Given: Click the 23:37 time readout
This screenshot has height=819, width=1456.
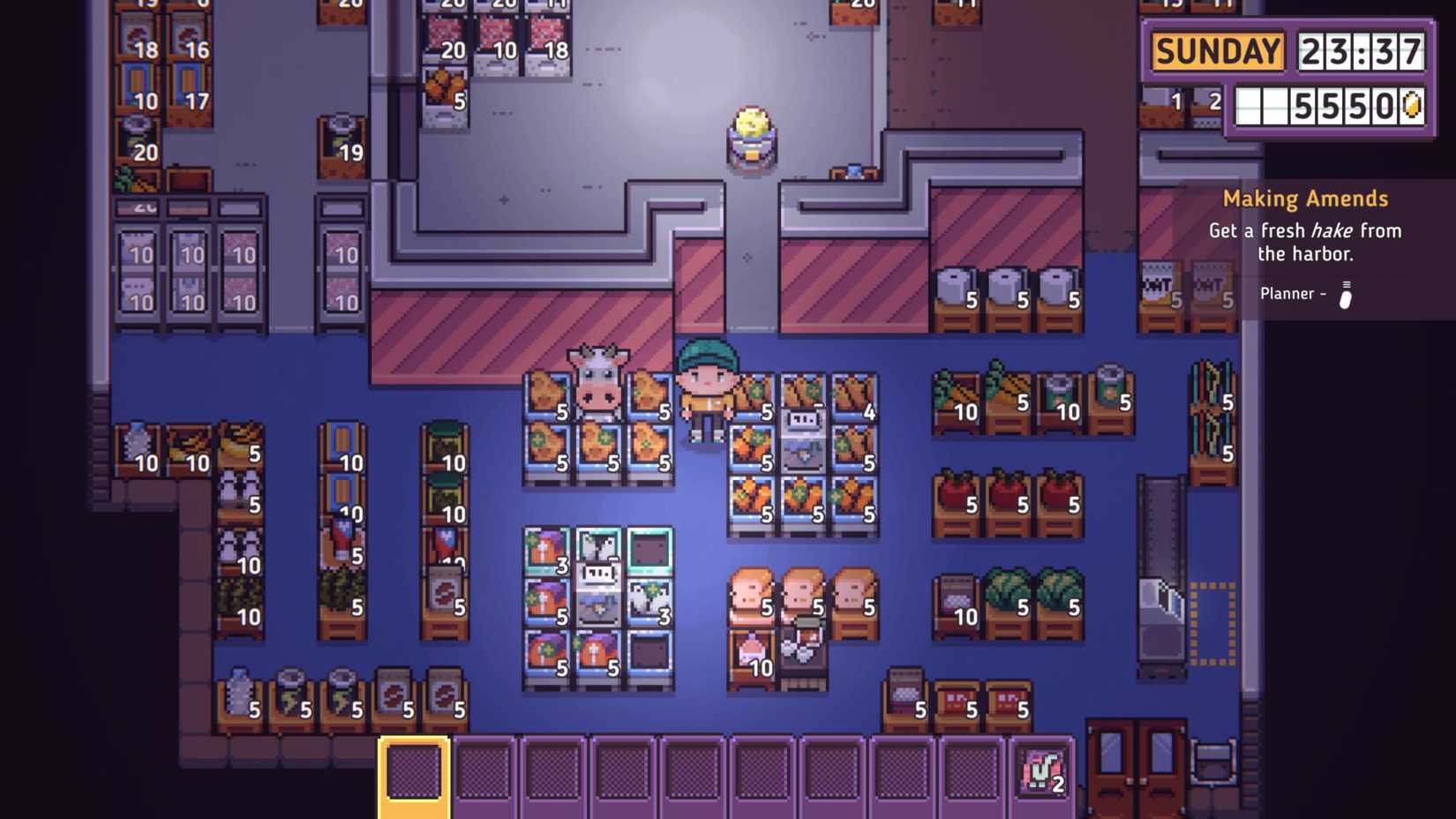Looking at the screenshot, I should click(x=1362, y=51).
